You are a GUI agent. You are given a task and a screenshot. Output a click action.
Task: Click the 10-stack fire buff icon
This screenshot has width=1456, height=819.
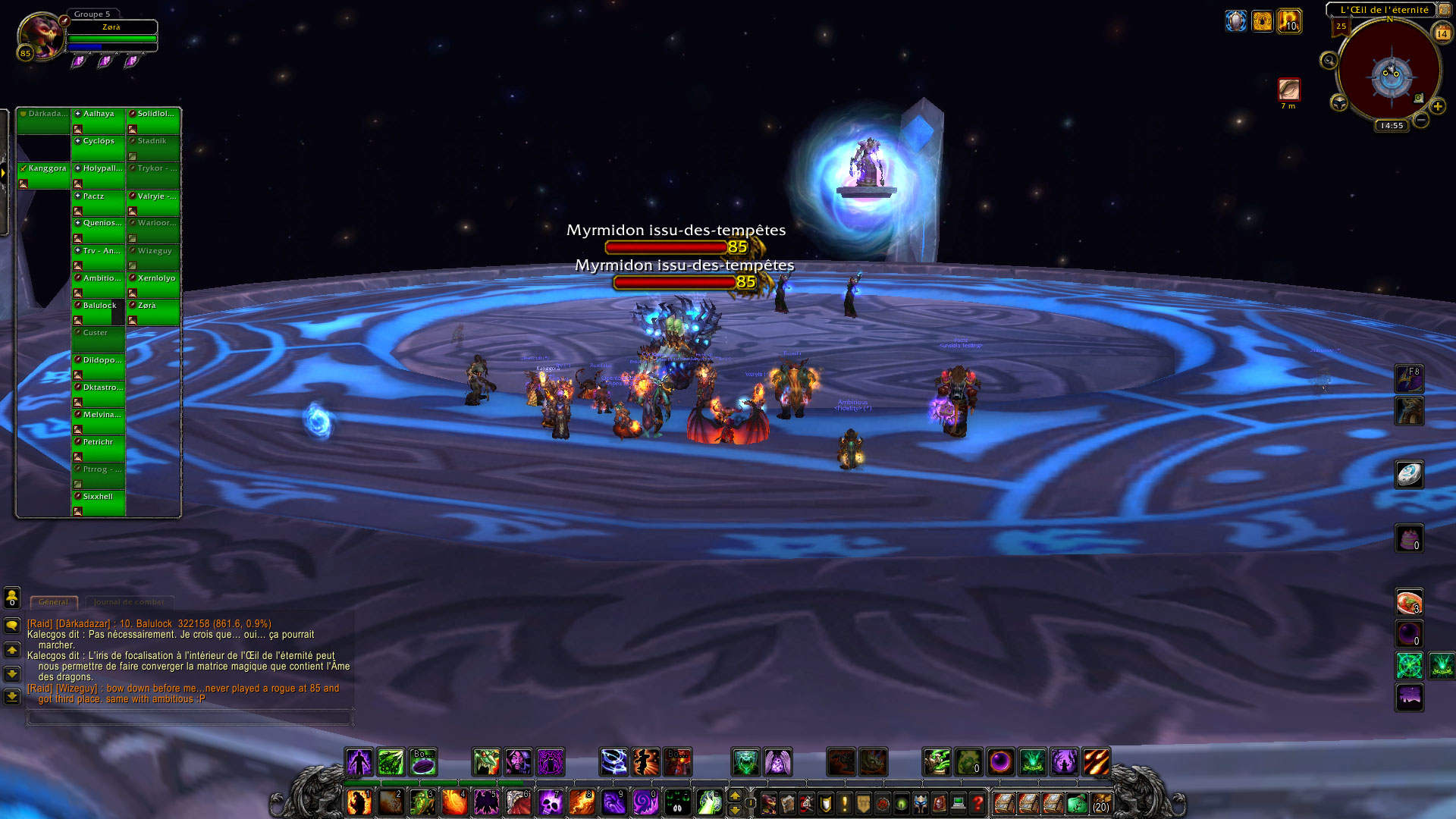point(1289,21)
